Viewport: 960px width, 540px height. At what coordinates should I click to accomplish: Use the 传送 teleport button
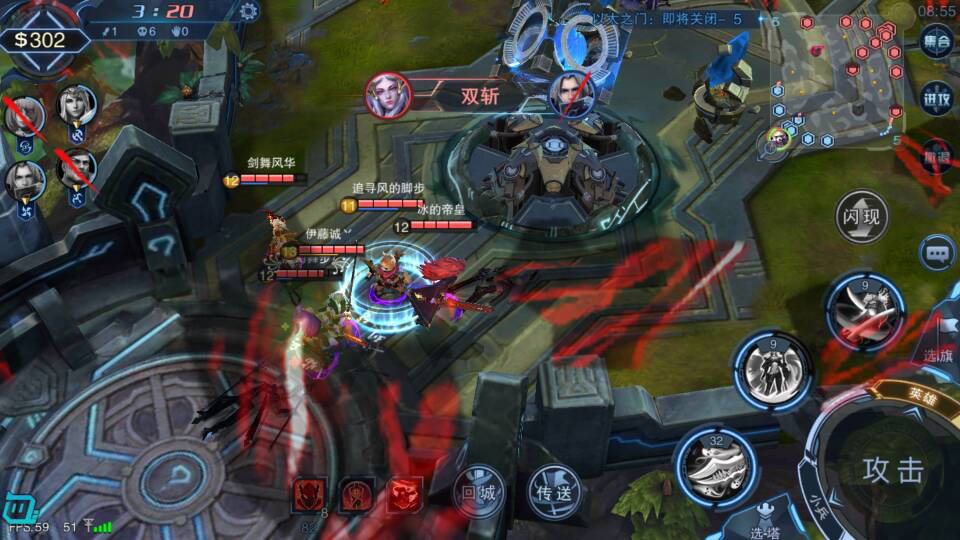553,491
